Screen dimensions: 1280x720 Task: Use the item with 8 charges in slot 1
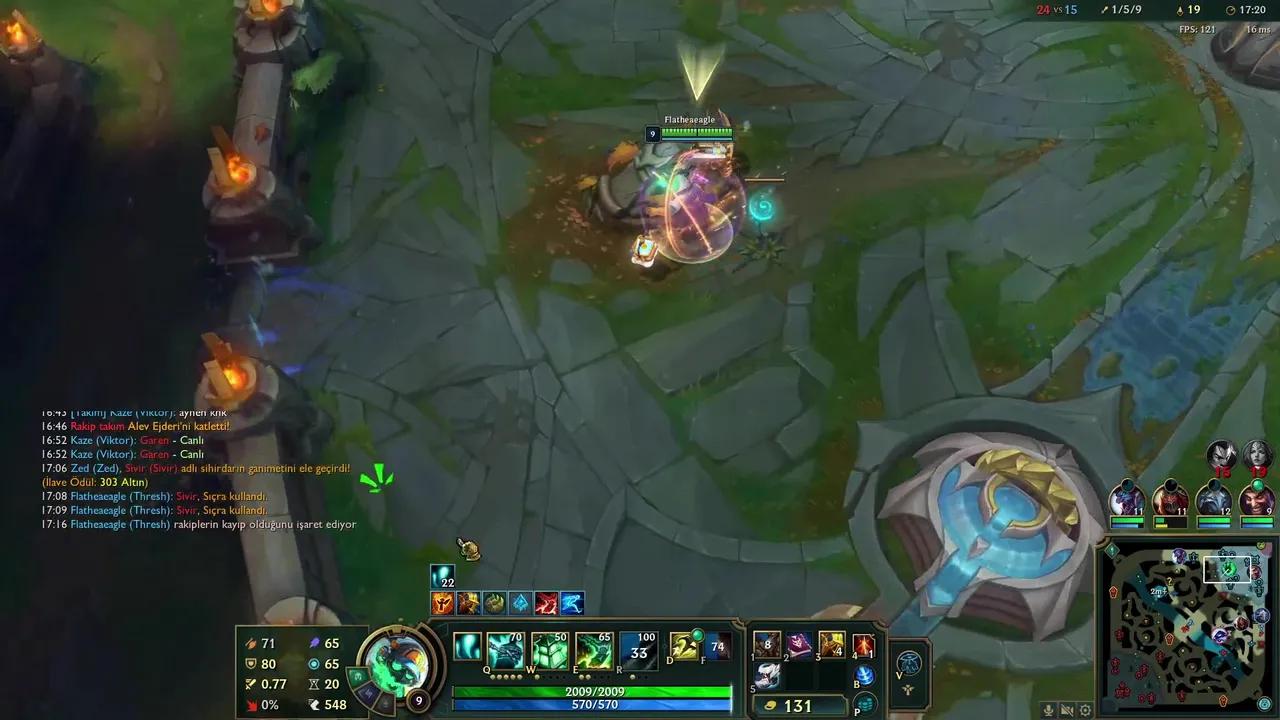coord(766,644)
